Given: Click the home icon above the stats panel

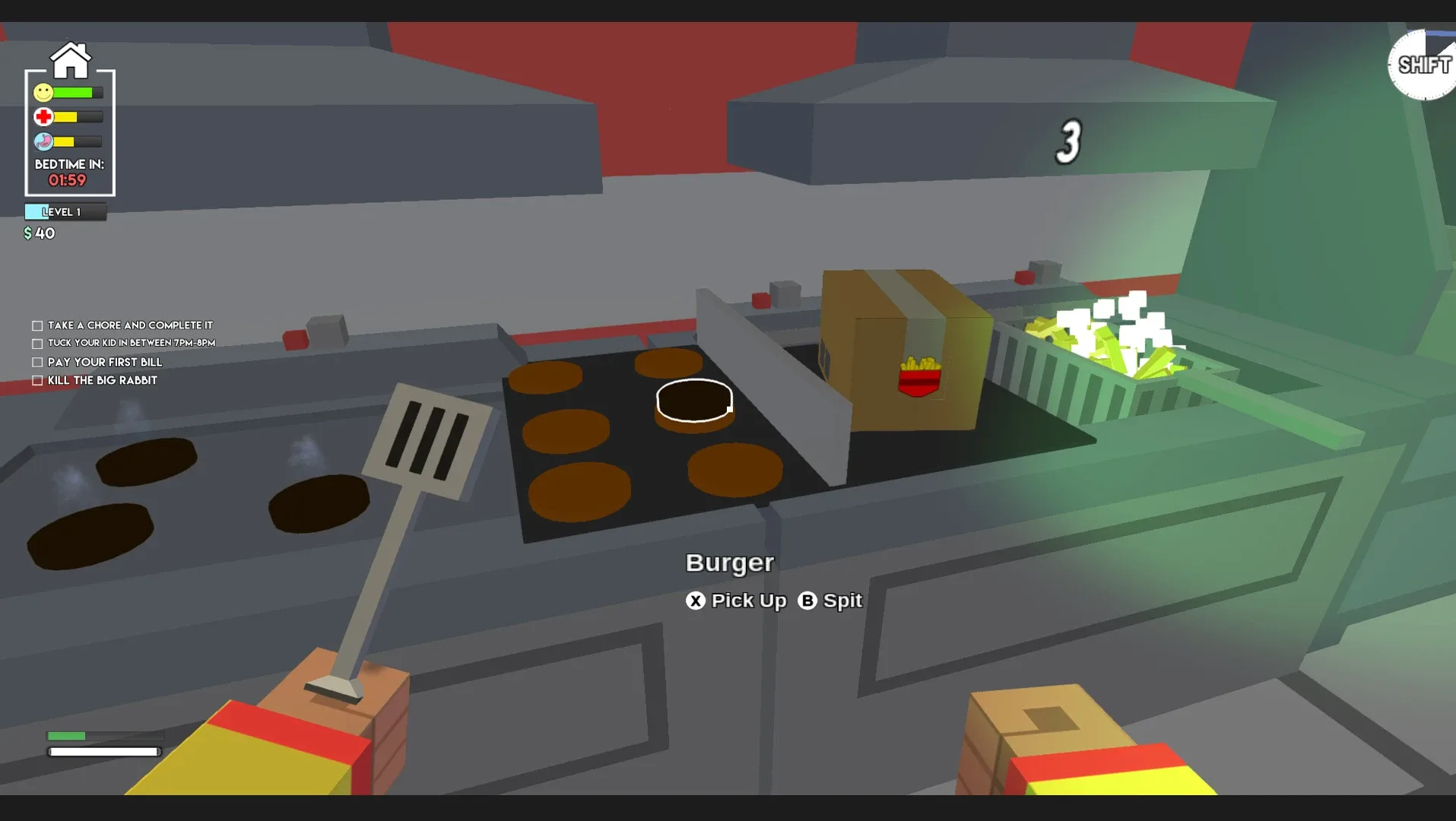Looking at the screenshot, I should tap(71, 59).
